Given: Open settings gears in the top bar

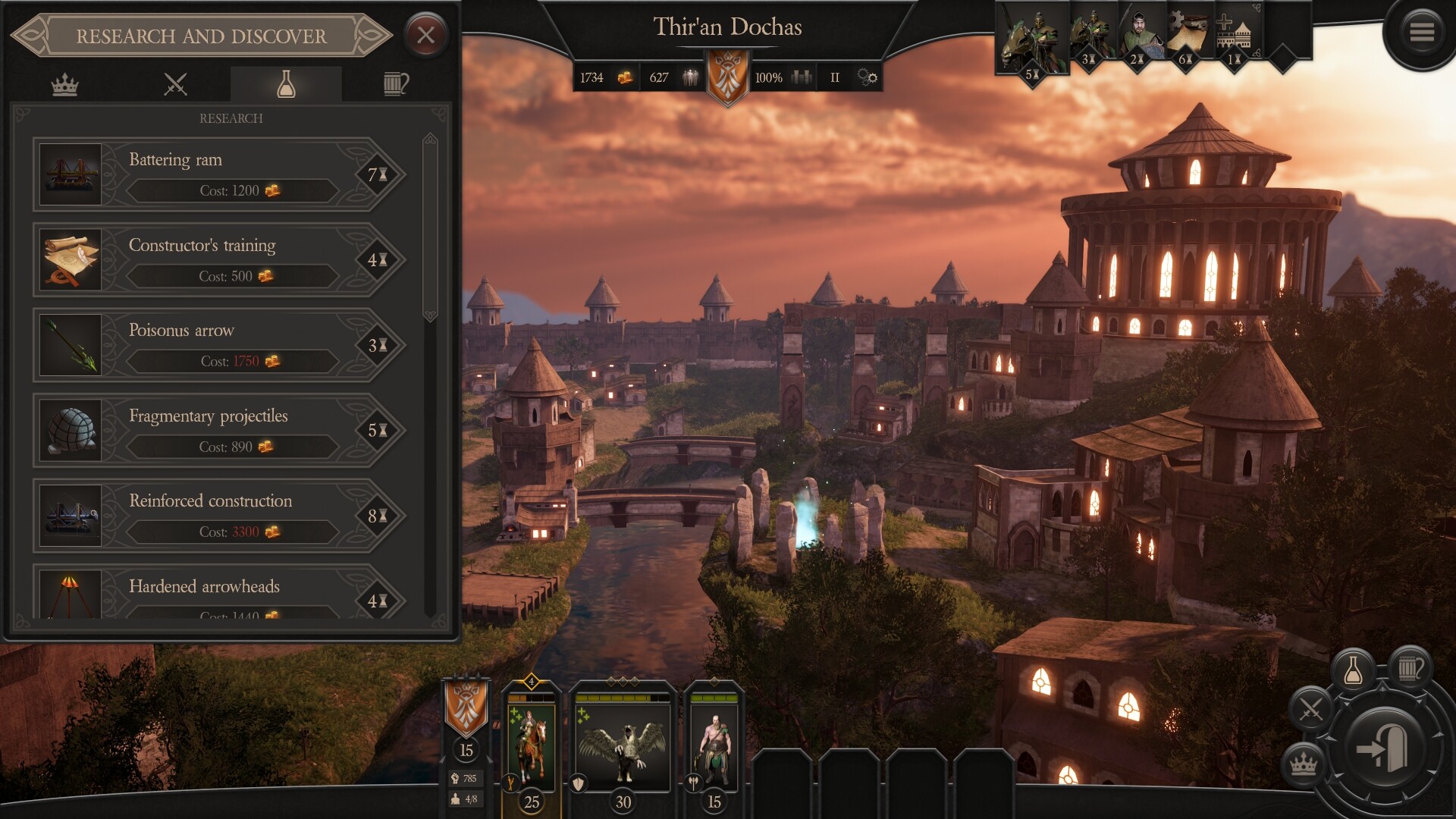Looking at the screenshot, I should coord(867,77).
